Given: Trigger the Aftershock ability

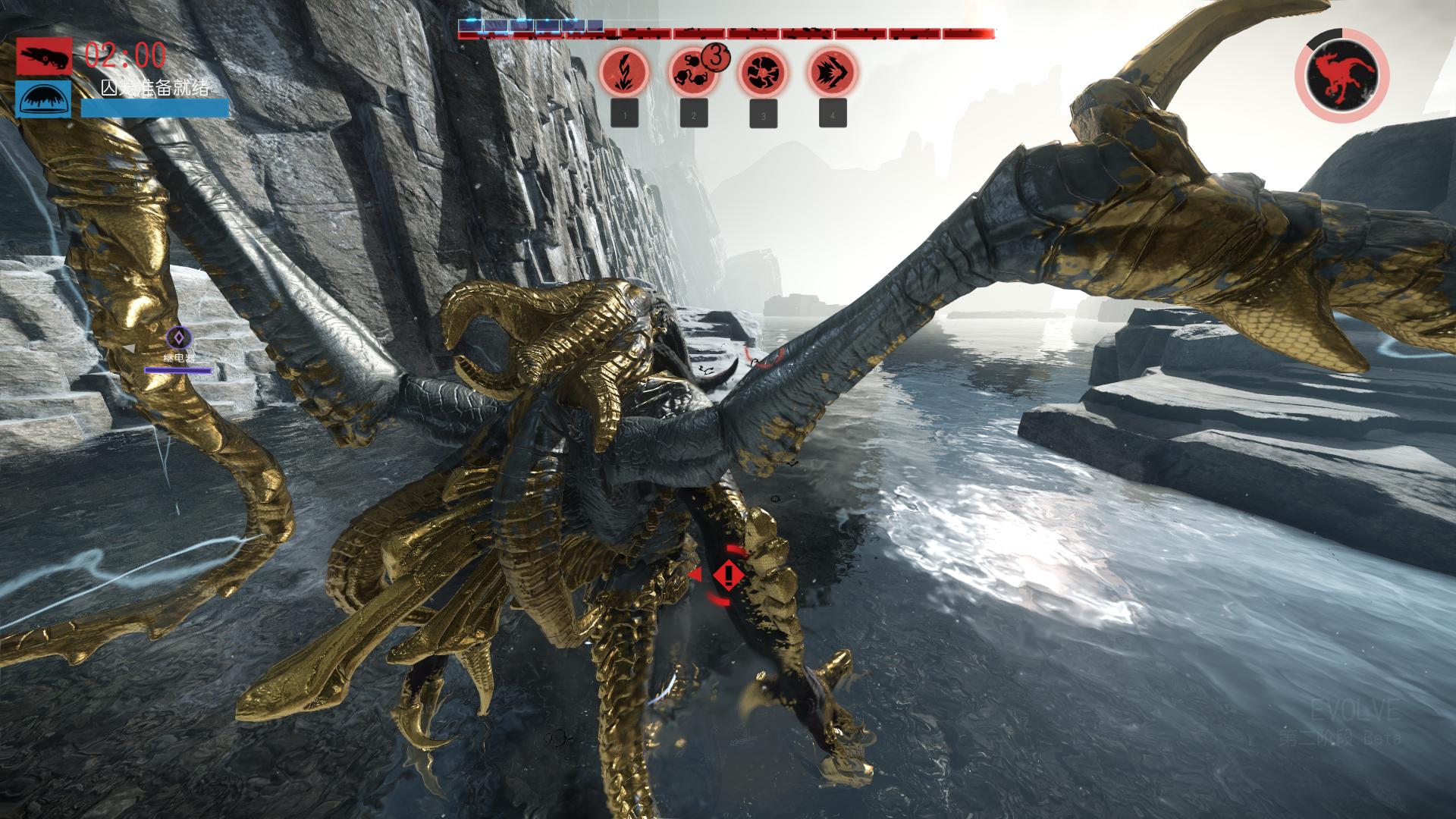Looking at the screenshot, I should pos(762,72).
